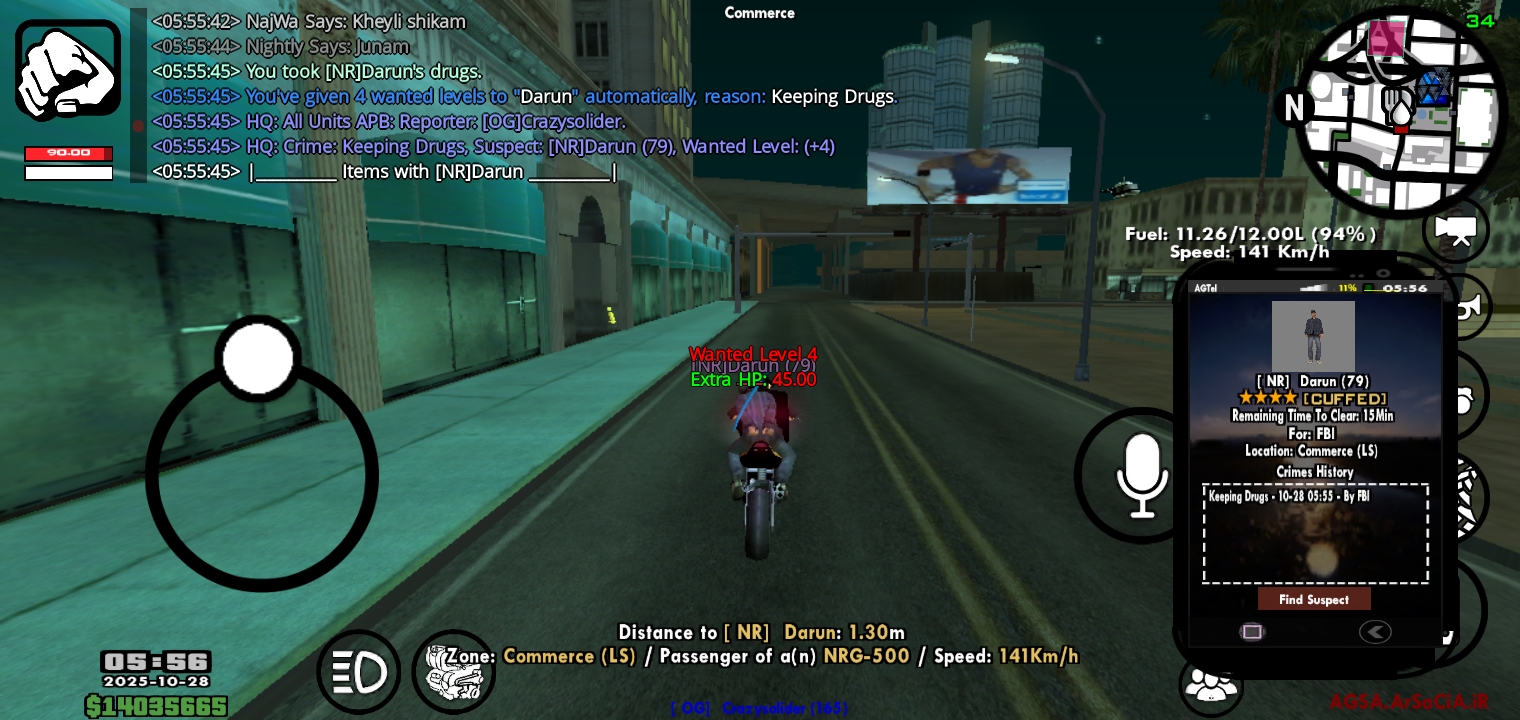Tap the back arrow on the phone
The height and width of the screenshot is (720, 1520).
(x=1376, y=632)
